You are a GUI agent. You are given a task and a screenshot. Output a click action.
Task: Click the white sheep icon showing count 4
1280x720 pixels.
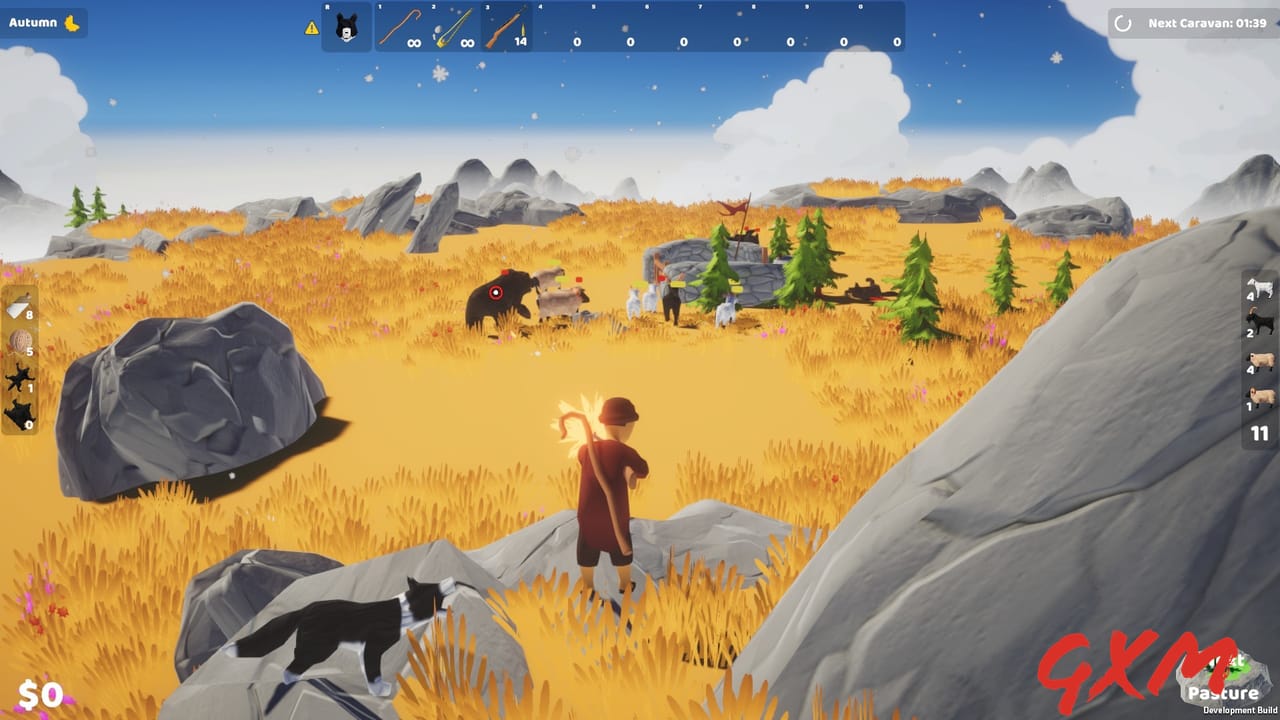click(1260, 360)
